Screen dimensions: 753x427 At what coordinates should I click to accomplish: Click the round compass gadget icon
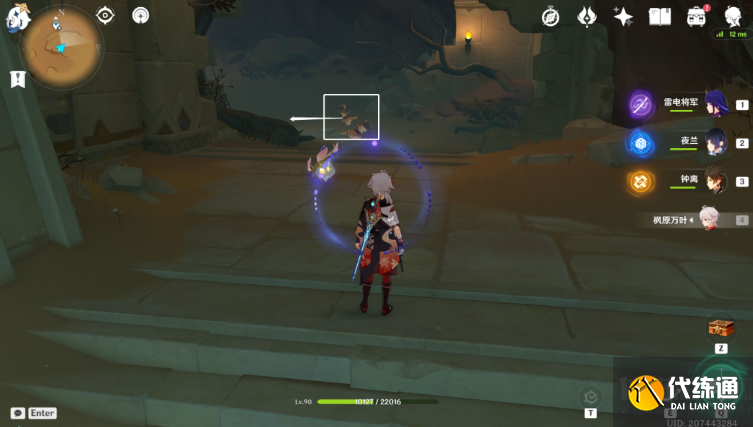click(x=141, y=15)
